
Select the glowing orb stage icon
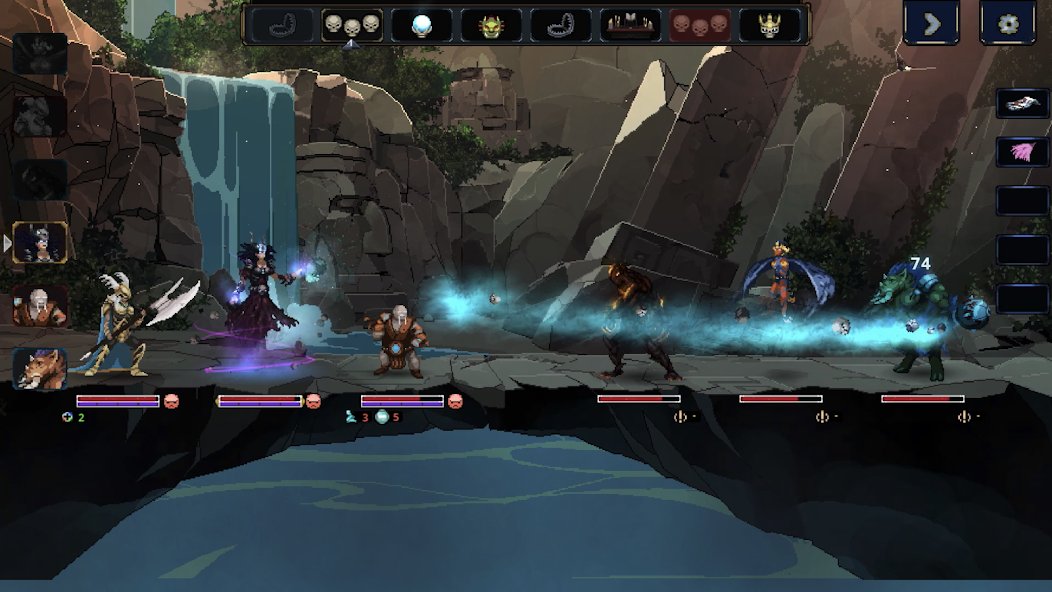click(421, 24)
